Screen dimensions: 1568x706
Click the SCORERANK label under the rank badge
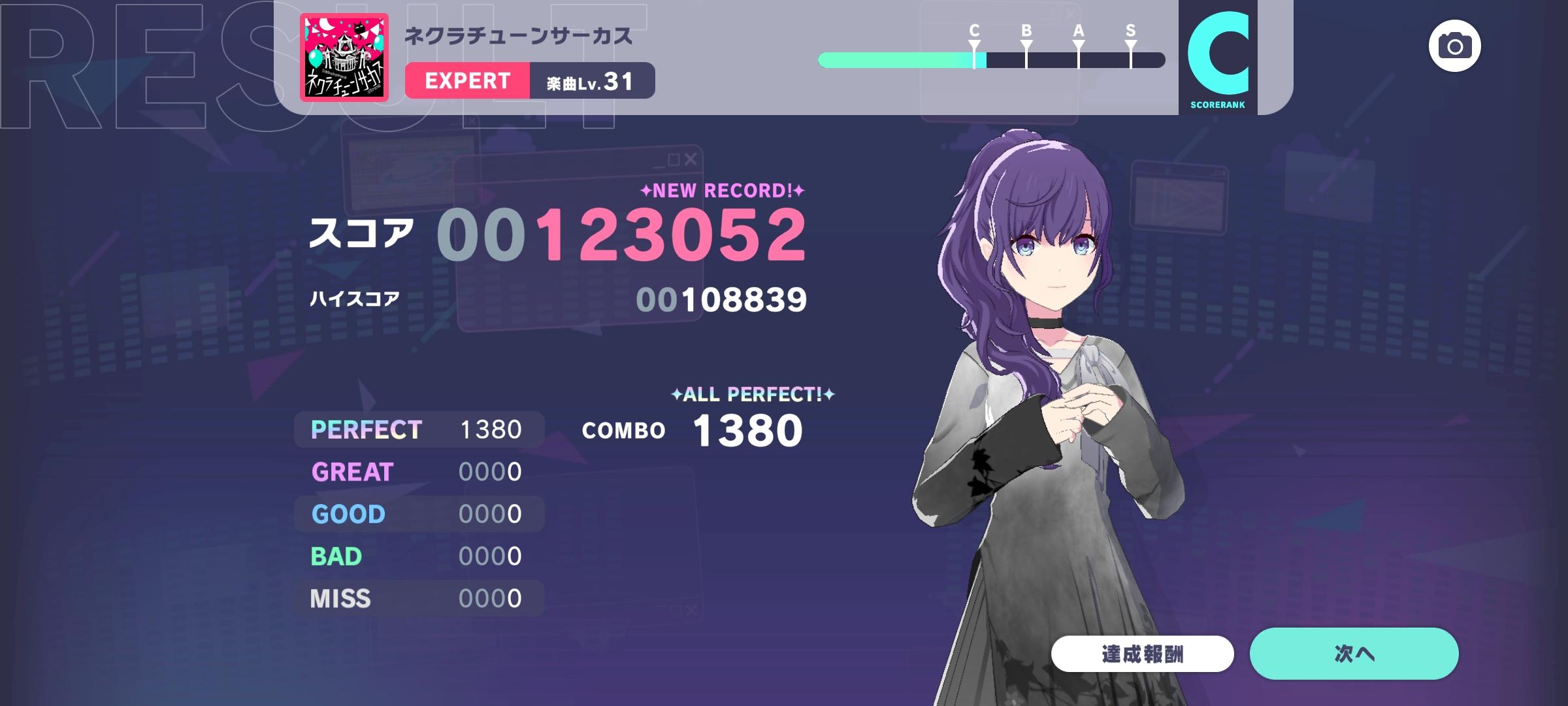pos(1217,103)
